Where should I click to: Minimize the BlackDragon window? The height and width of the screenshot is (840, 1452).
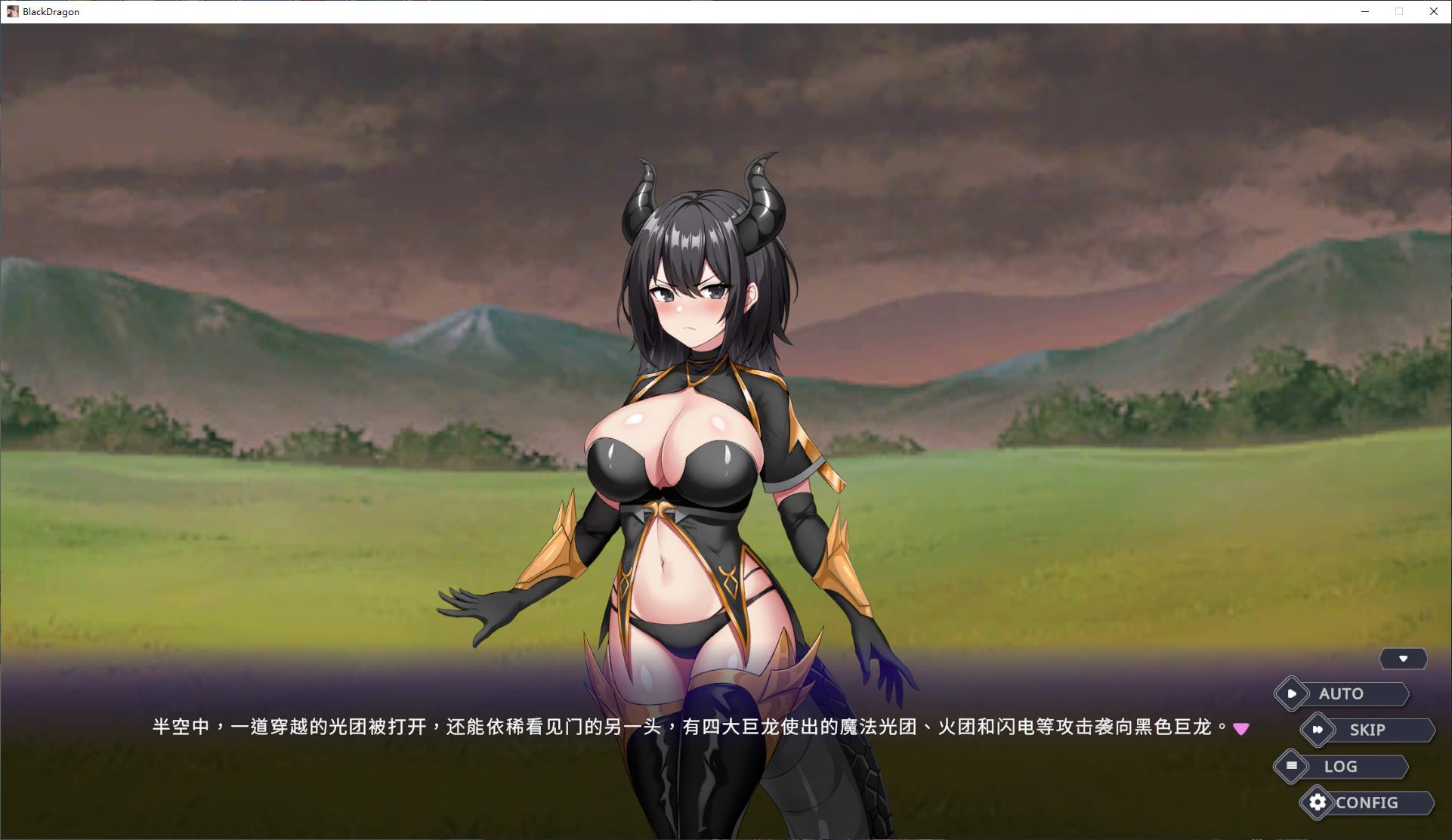[1364, 11]
